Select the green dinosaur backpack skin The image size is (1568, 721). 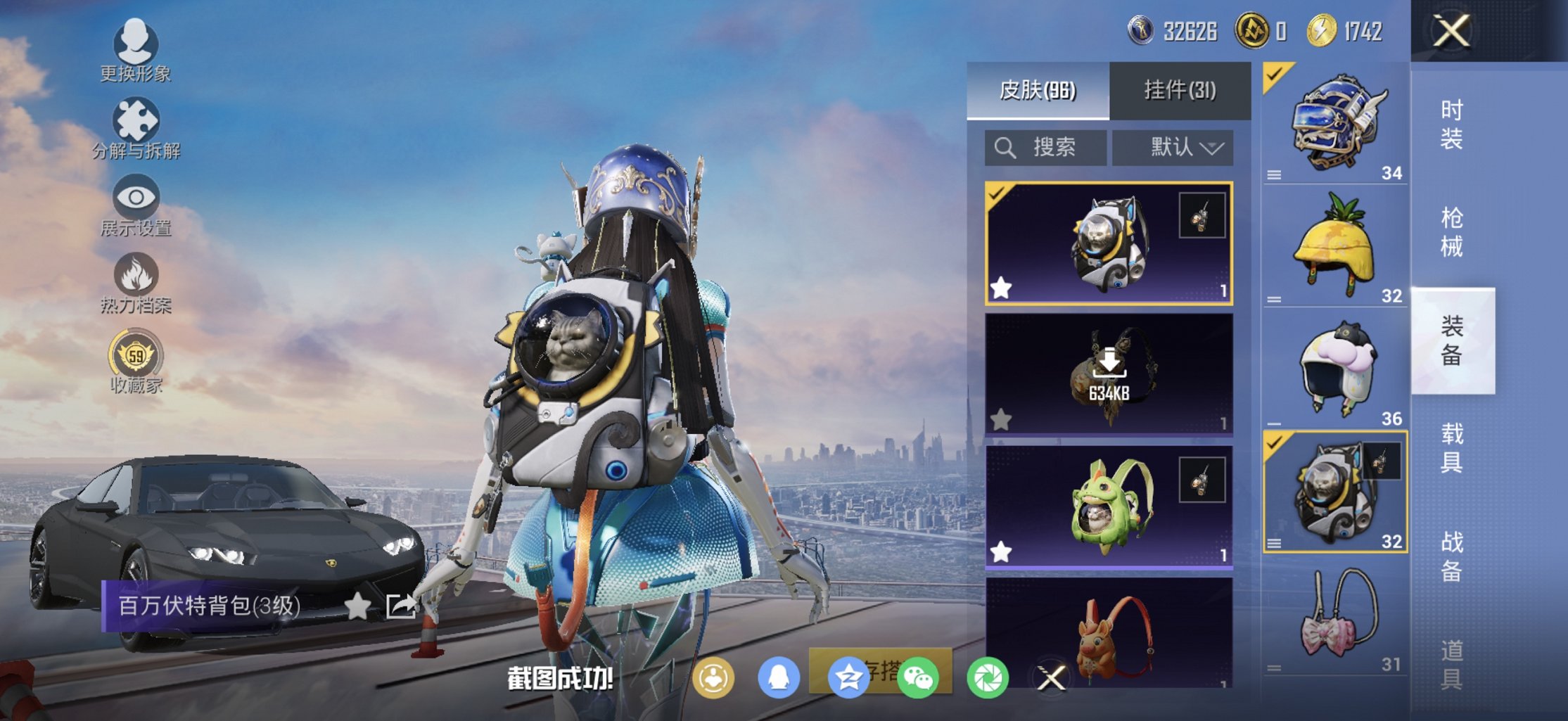(x=1109, y=506)
